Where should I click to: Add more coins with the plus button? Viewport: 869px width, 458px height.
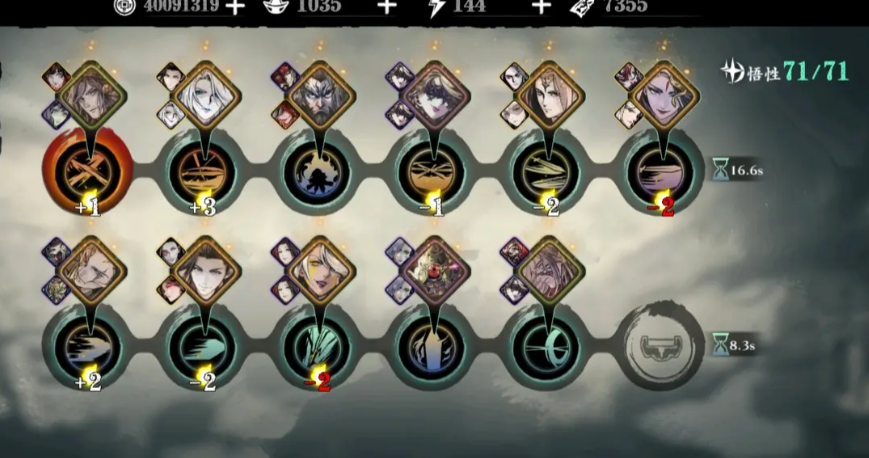[234, 7]
